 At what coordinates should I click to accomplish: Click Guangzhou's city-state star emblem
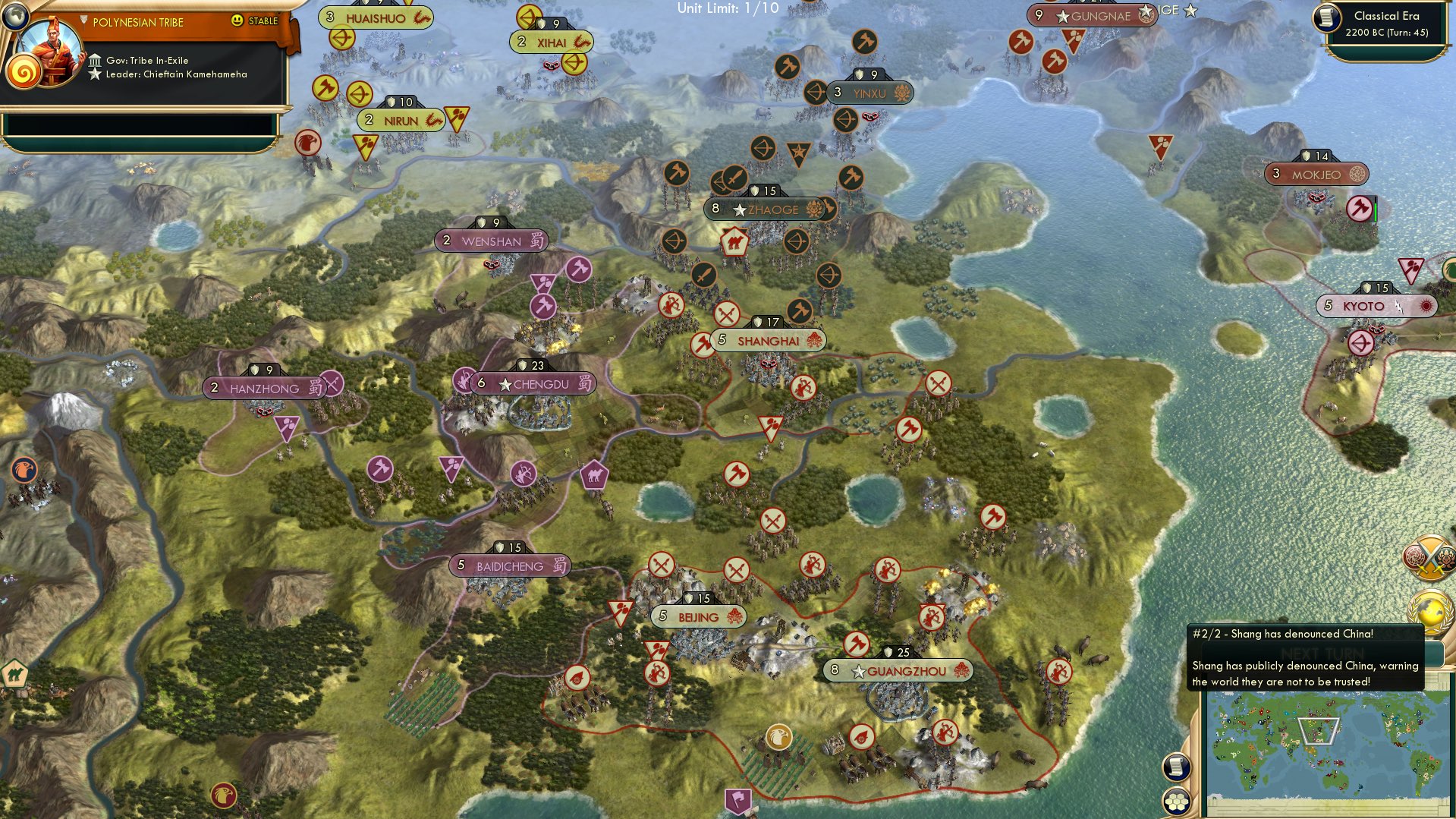coord(858,671)
